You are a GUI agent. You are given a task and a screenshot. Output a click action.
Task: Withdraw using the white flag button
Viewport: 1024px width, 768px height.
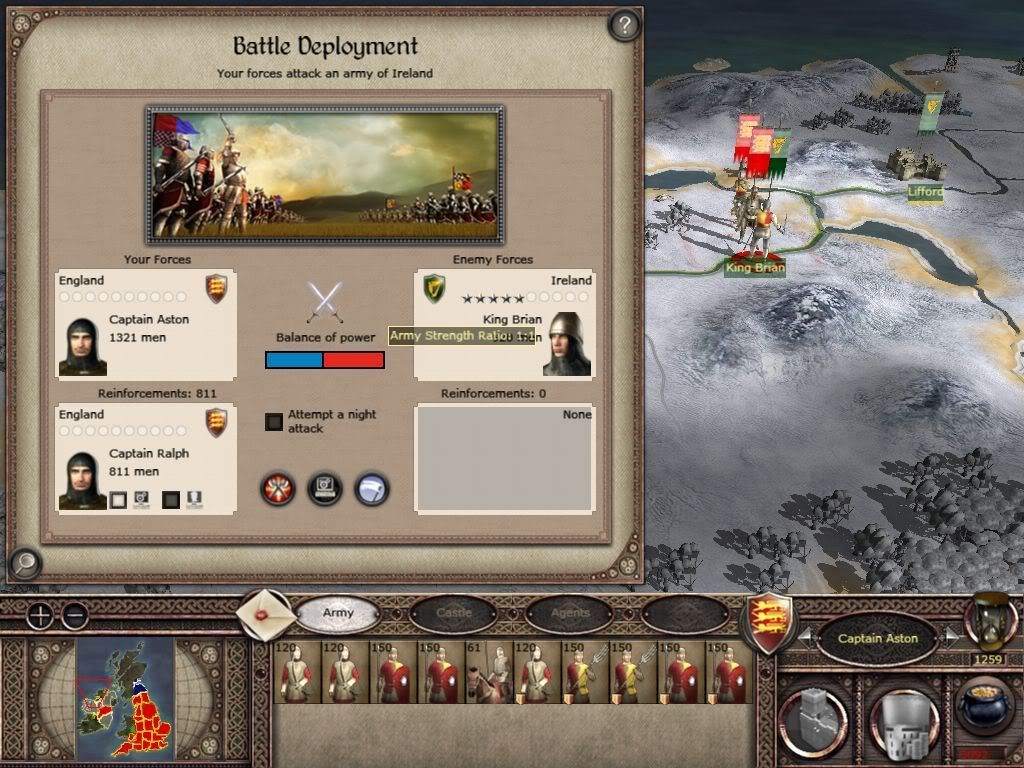(372, 489)
